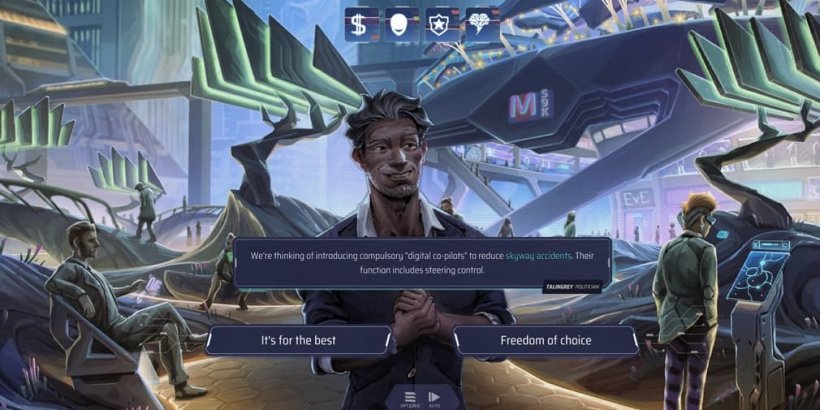Select the "Freedom of choice" response
Image resolution: width=820 pixels, height=410 pixels.
pyautogui.click(x=545, y=340)
